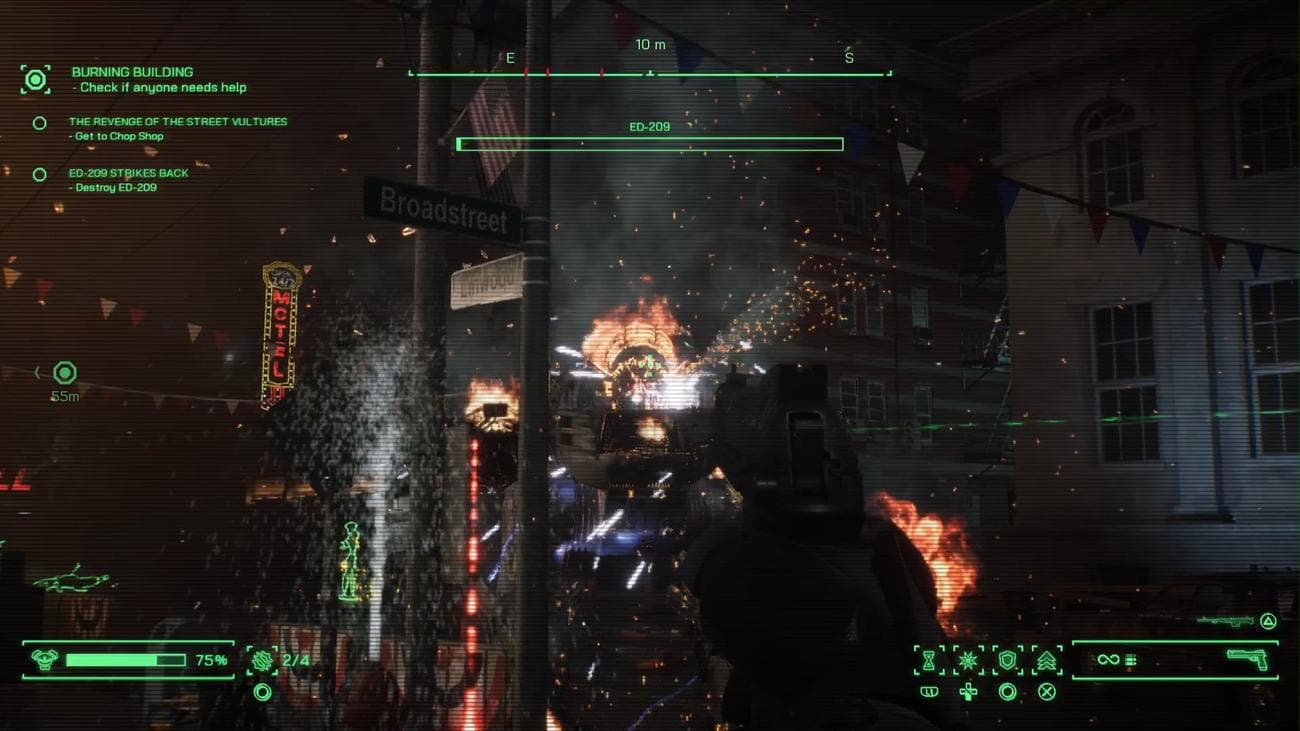Select the equipped Auto-9 pistol slot

[1246, 660]
